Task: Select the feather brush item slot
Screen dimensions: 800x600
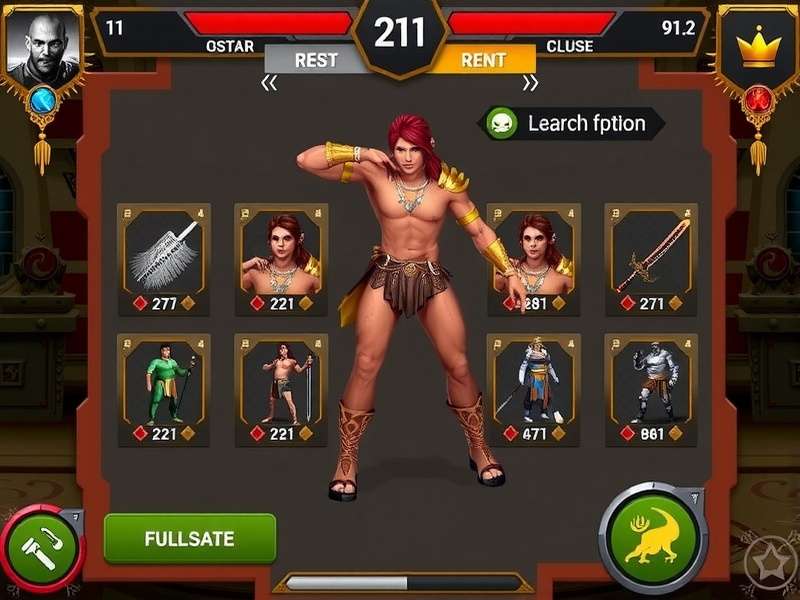Action: (x=164, y=259)
